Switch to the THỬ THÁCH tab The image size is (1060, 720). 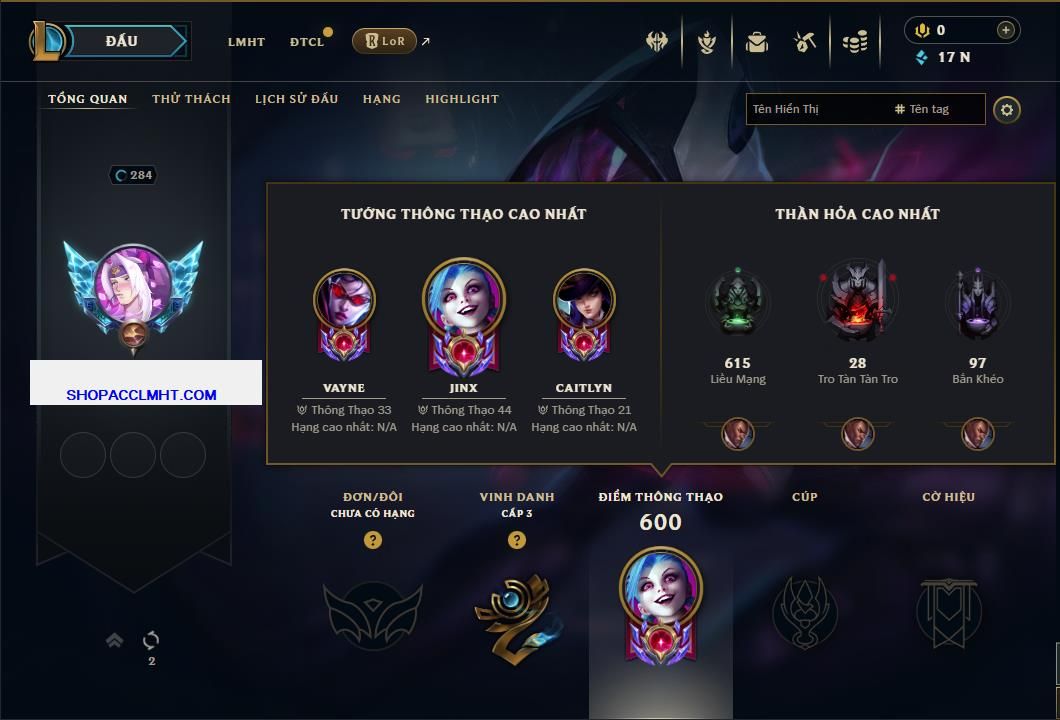click(x=191, y=99)
